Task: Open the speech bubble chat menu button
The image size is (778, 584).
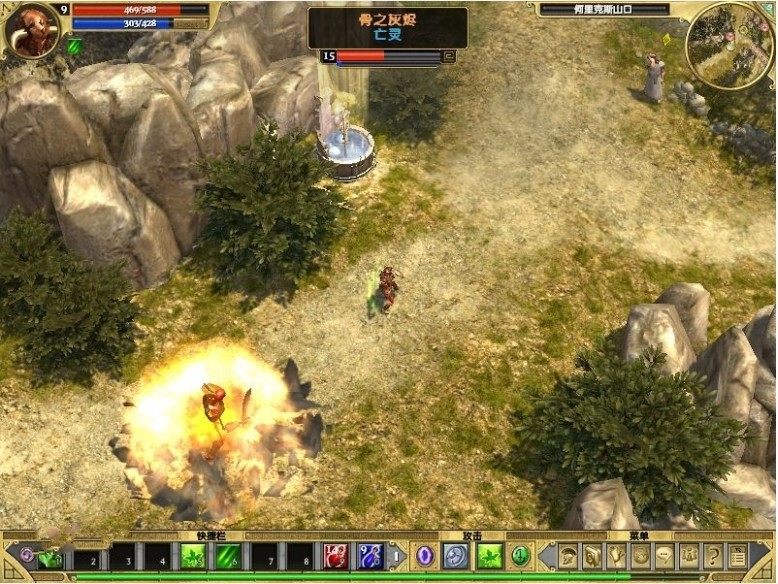Action: pos(664,556)
